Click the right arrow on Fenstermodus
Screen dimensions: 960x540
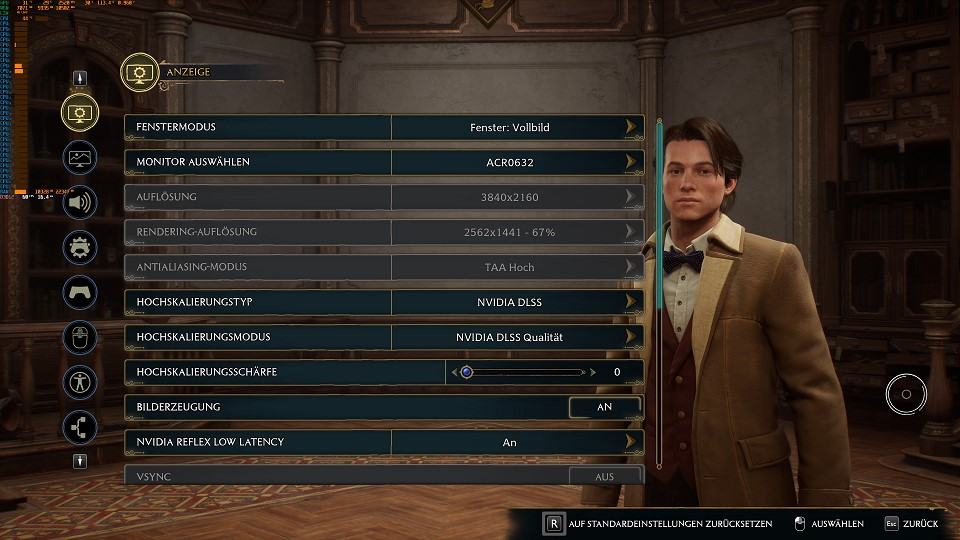click(631, 127)
